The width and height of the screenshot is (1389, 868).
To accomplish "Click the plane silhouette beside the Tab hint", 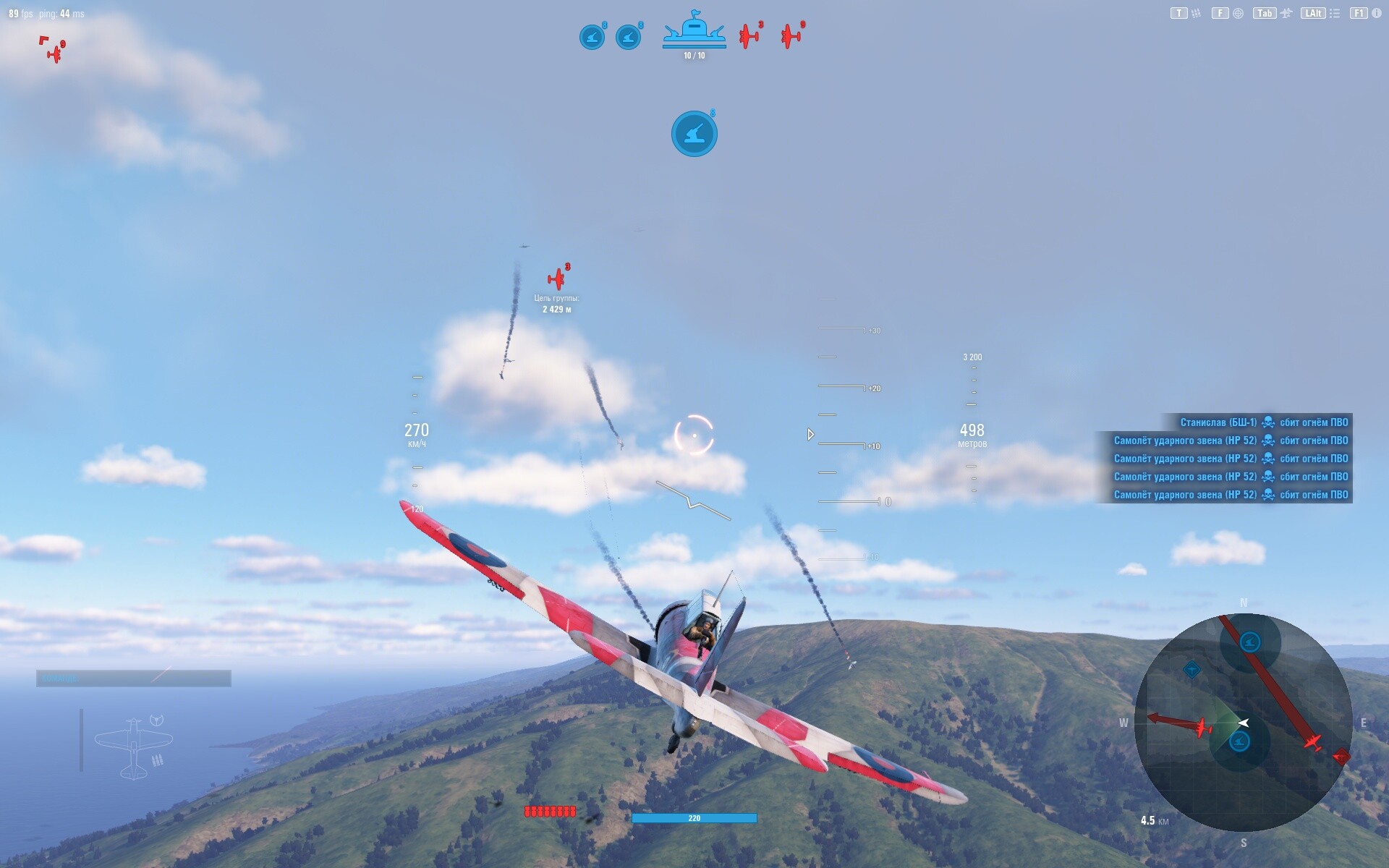I will point(1286,12).
